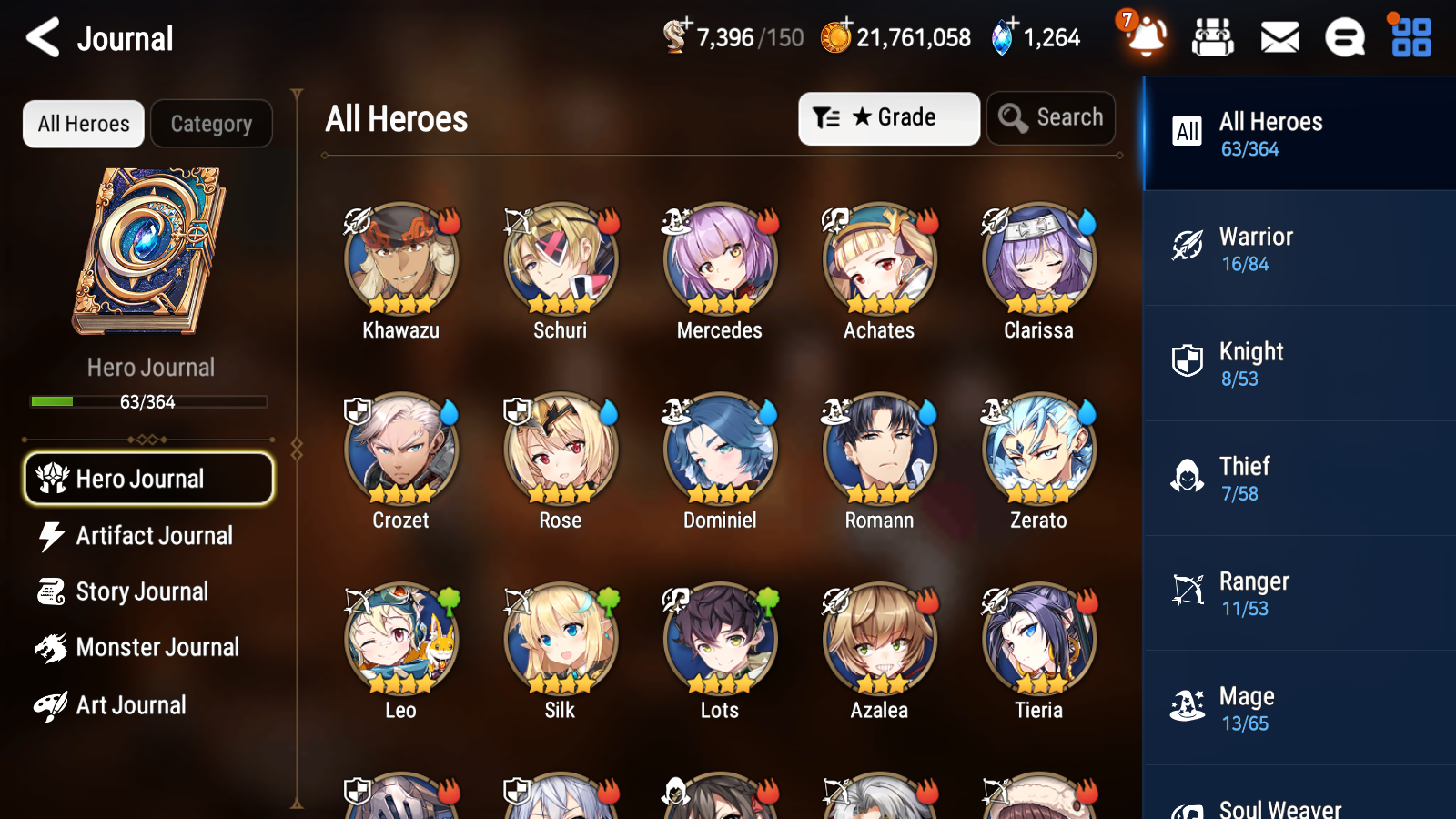The height and width of the screenshot is (819, 1456).
Task: Open the Grade sorting dropdown
Action: [888, 117]
